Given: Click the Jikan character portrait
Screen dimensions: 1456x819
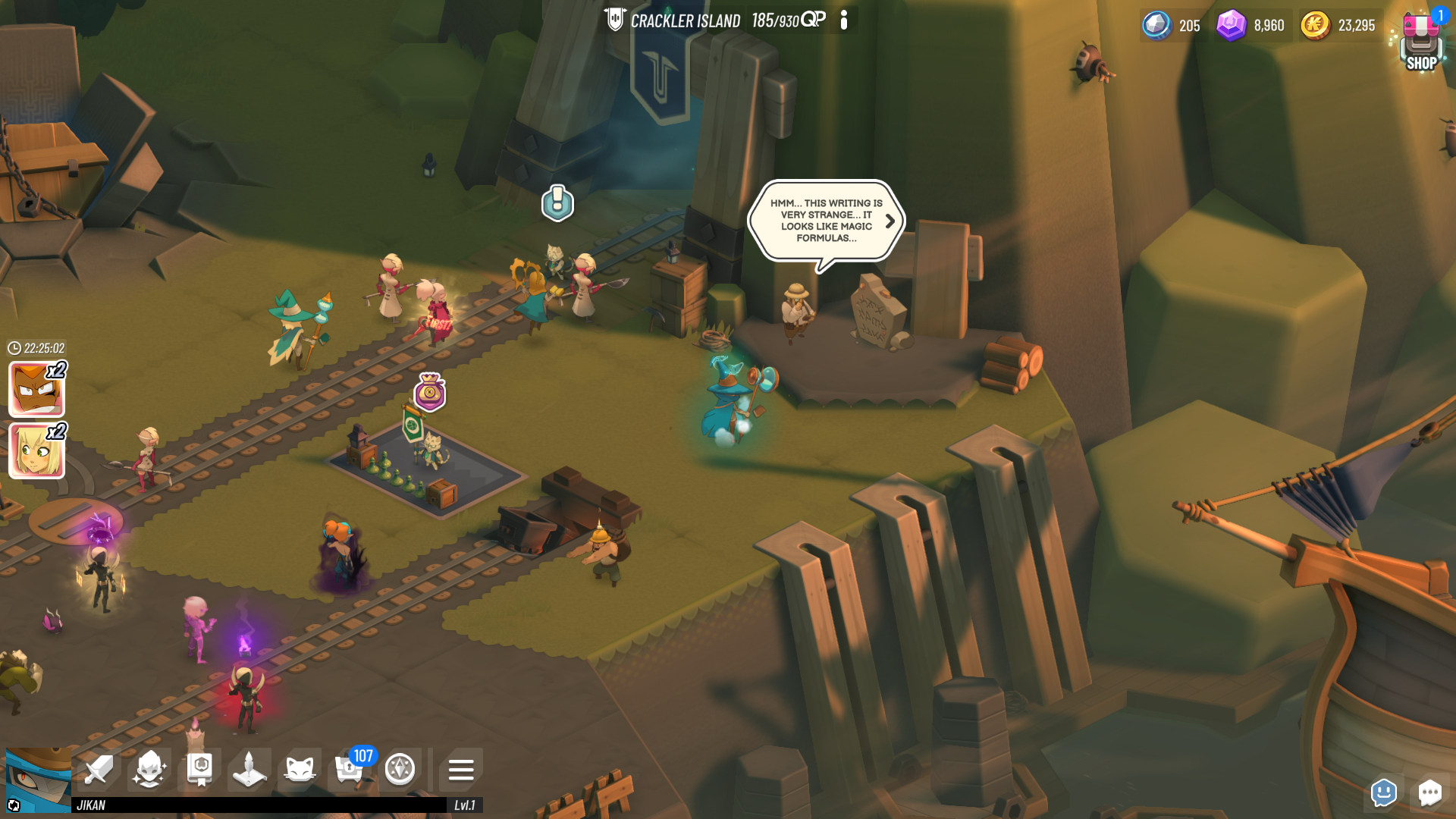Looking at the screenshot, I should 38,780.
